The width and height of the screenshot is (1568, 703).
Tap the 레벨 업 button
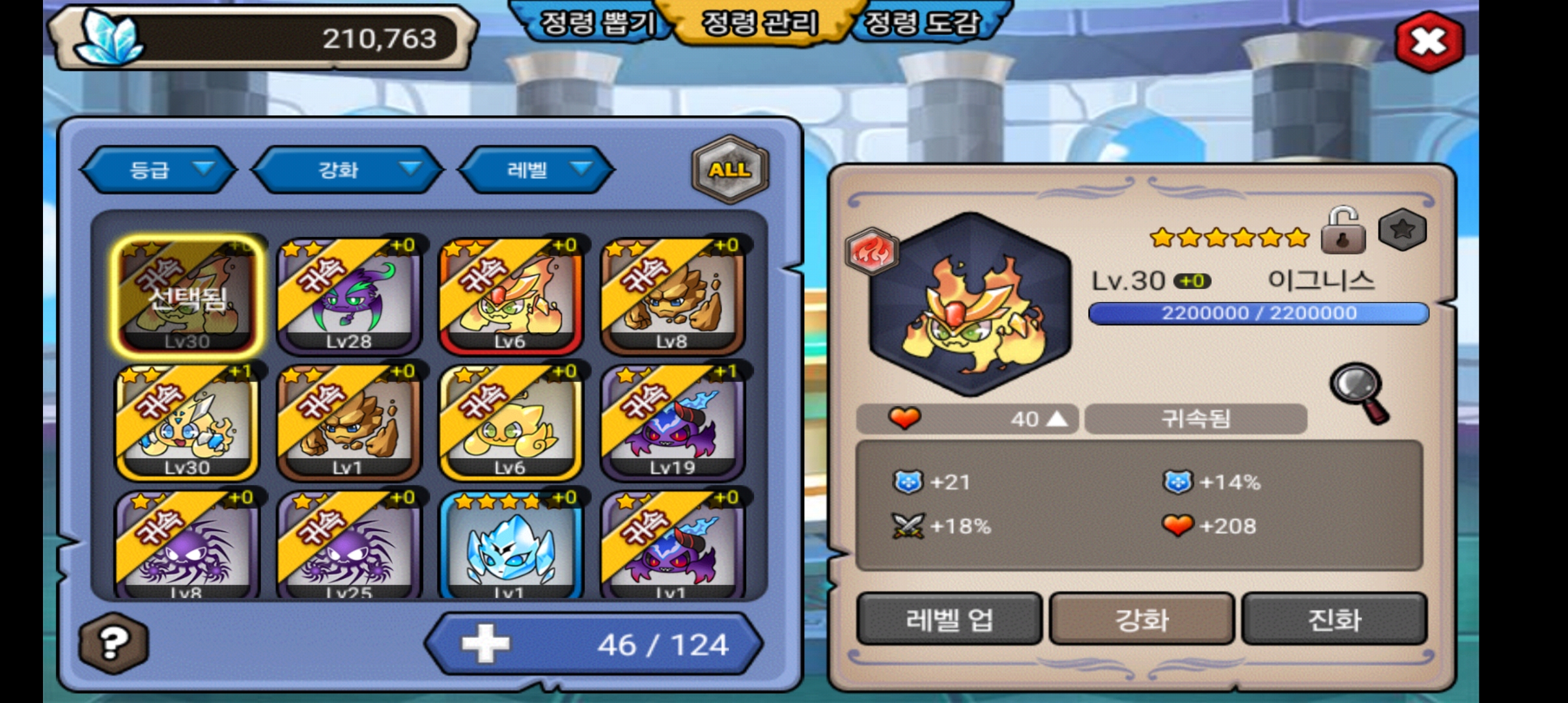[949, 619]
